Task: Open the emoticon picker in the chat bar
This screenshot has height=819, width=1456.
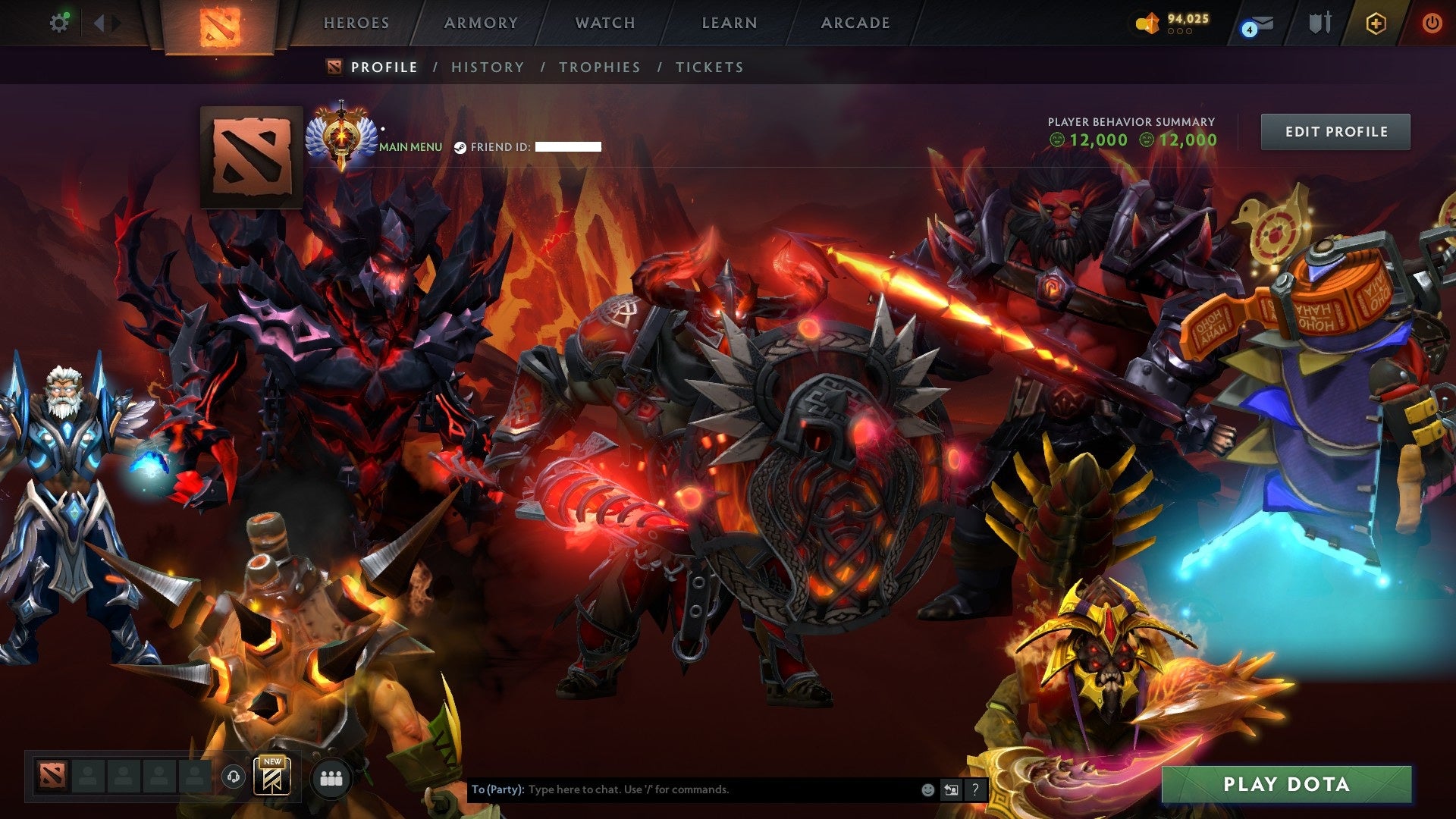Action: (x=928, y=789)
